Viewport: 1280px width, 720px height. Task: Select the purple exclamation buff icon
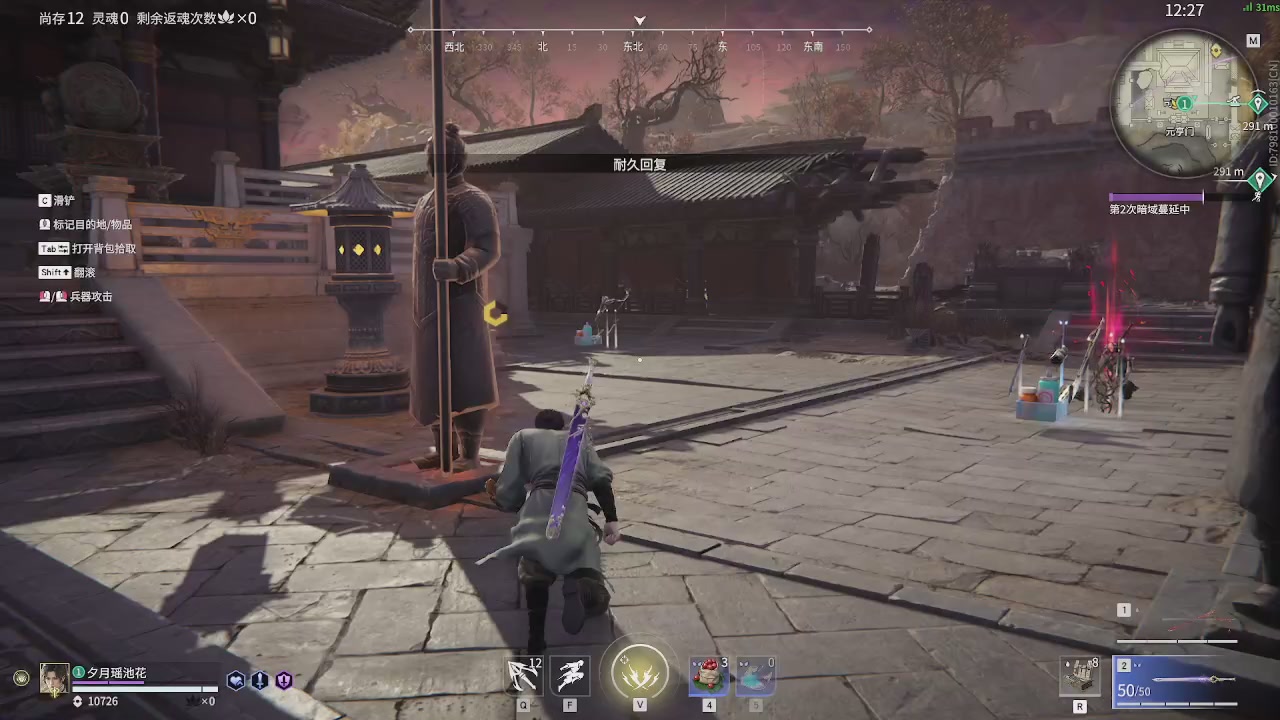(284, 681)
